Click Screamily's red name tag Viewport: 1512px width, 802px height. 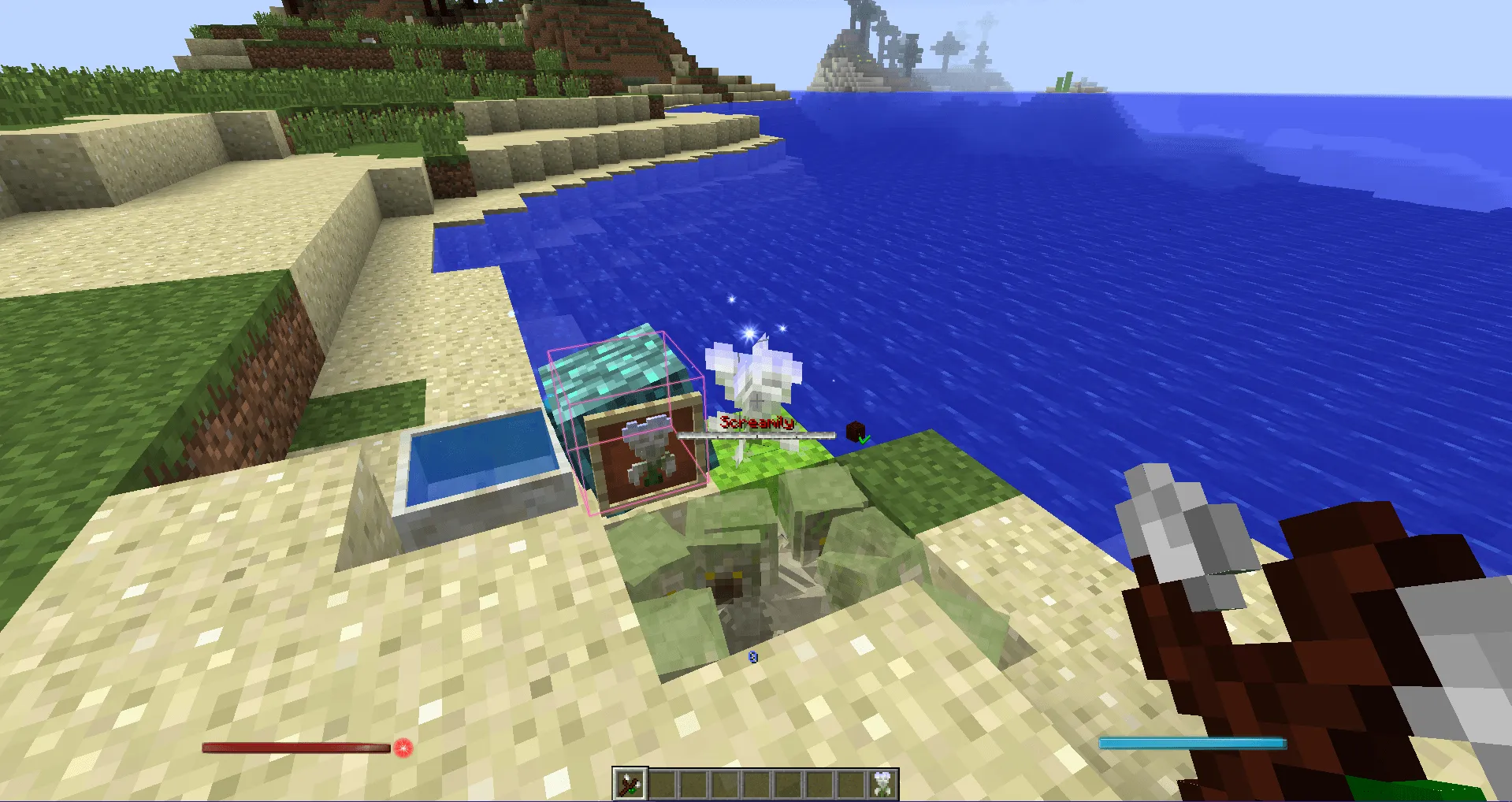(756, 422)
